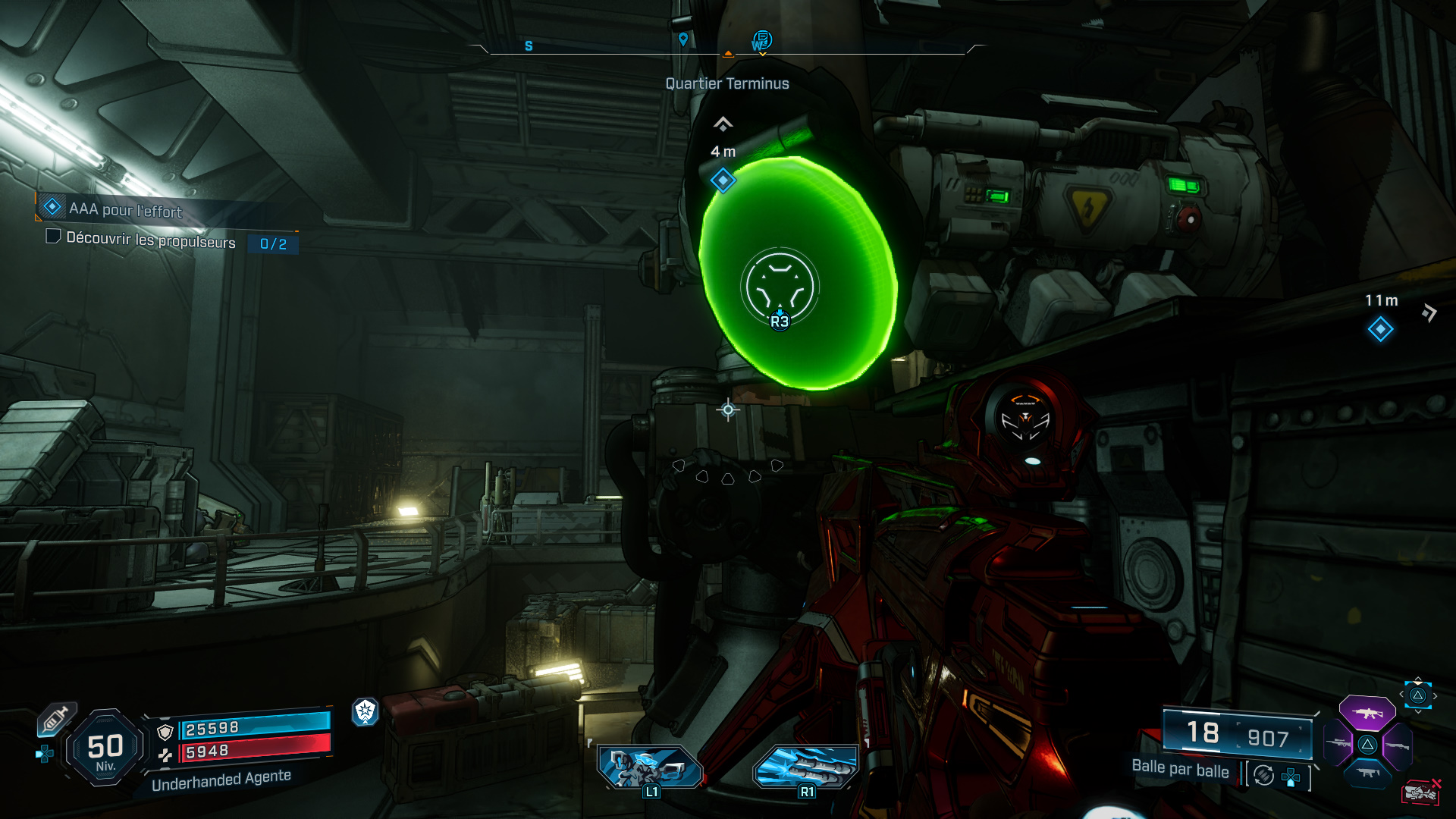Toggle the ammo-cycle firing mode icon
Screen dimensions: 1456x819
pos(1263,775)
